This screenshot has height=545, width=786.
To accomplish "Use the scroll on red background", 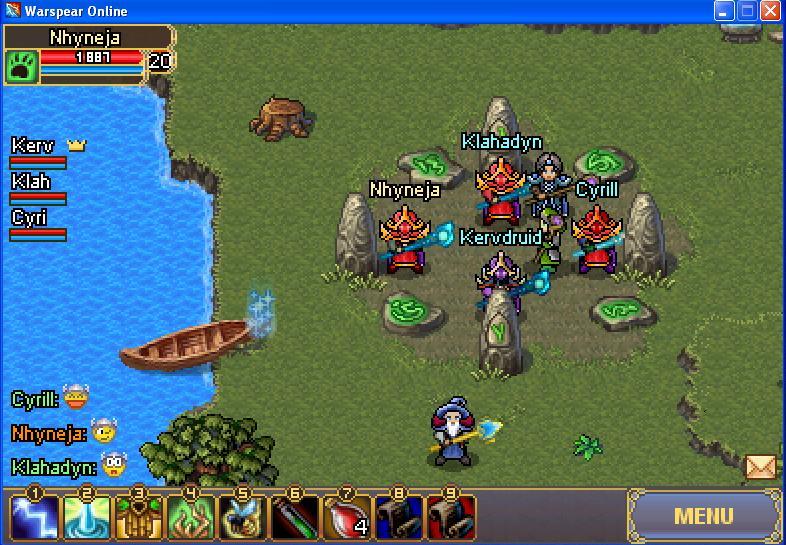I will [450, 518].
